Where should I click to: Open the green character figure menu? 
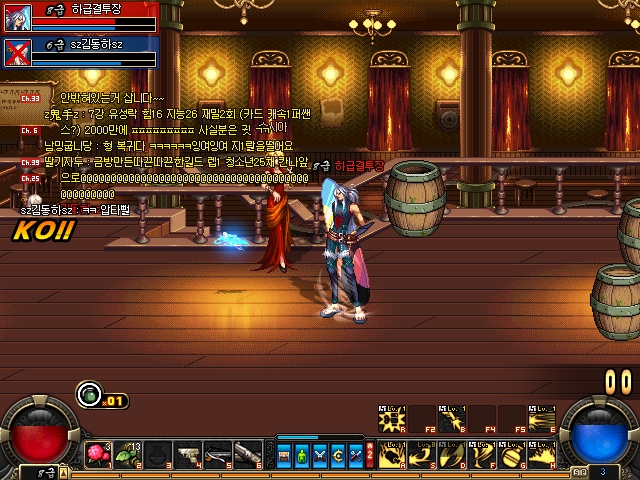coord(302,454)
